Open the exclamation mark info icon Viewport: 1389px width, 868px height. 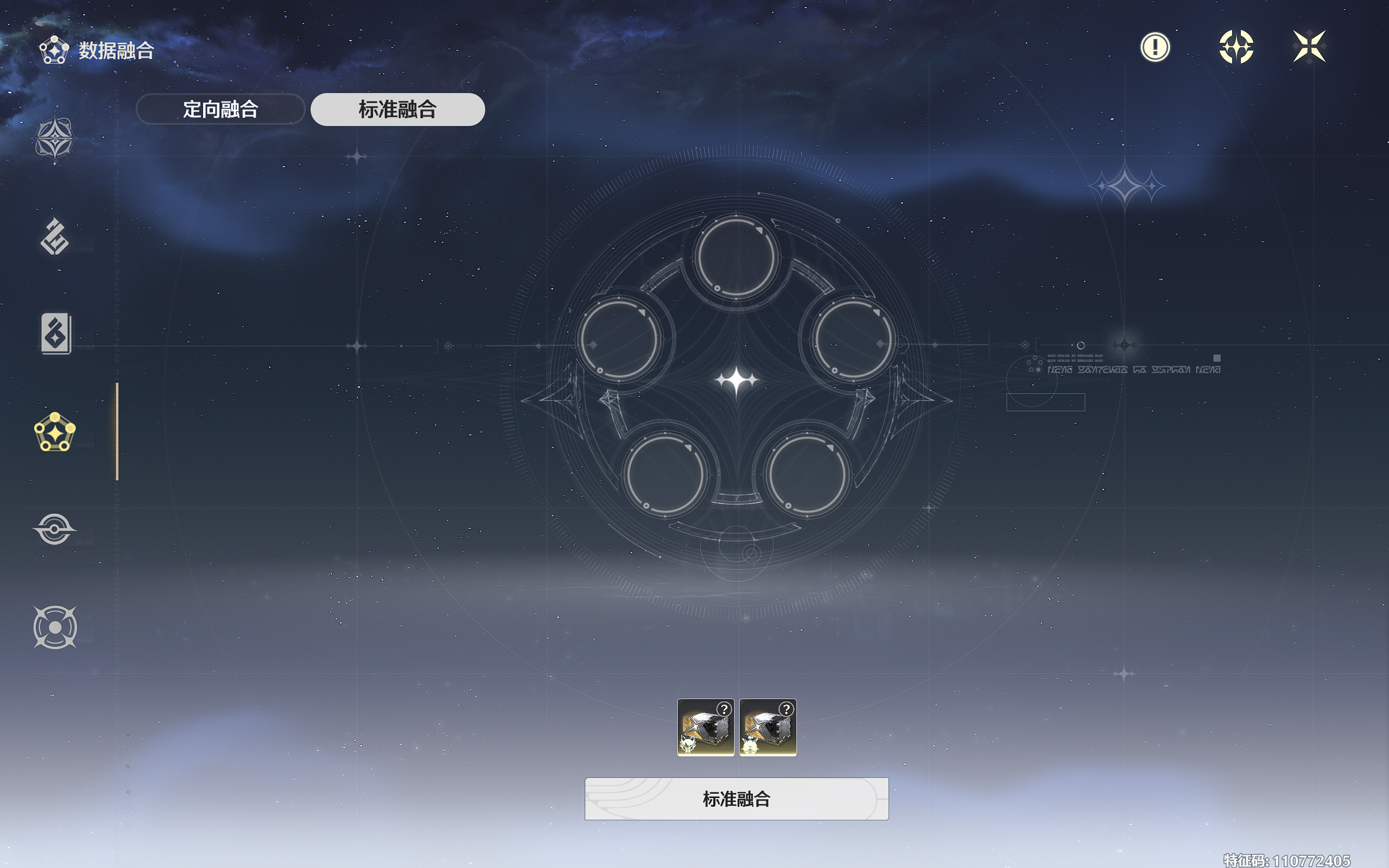pyautogui.click(x=1155, y=47)
